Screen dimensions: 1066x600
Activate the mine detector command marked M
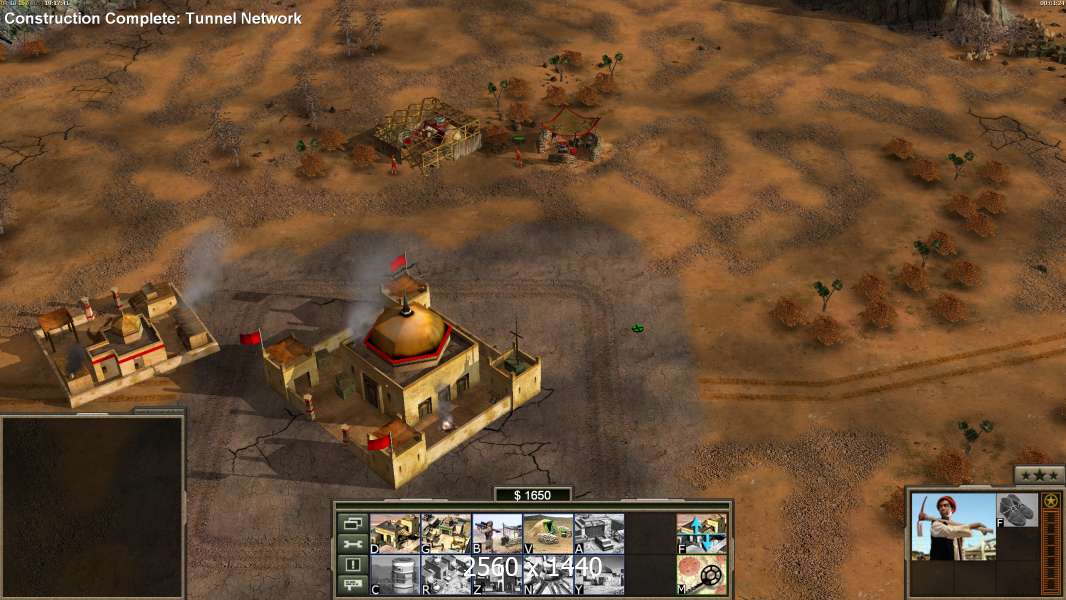(x=701, y=574)
